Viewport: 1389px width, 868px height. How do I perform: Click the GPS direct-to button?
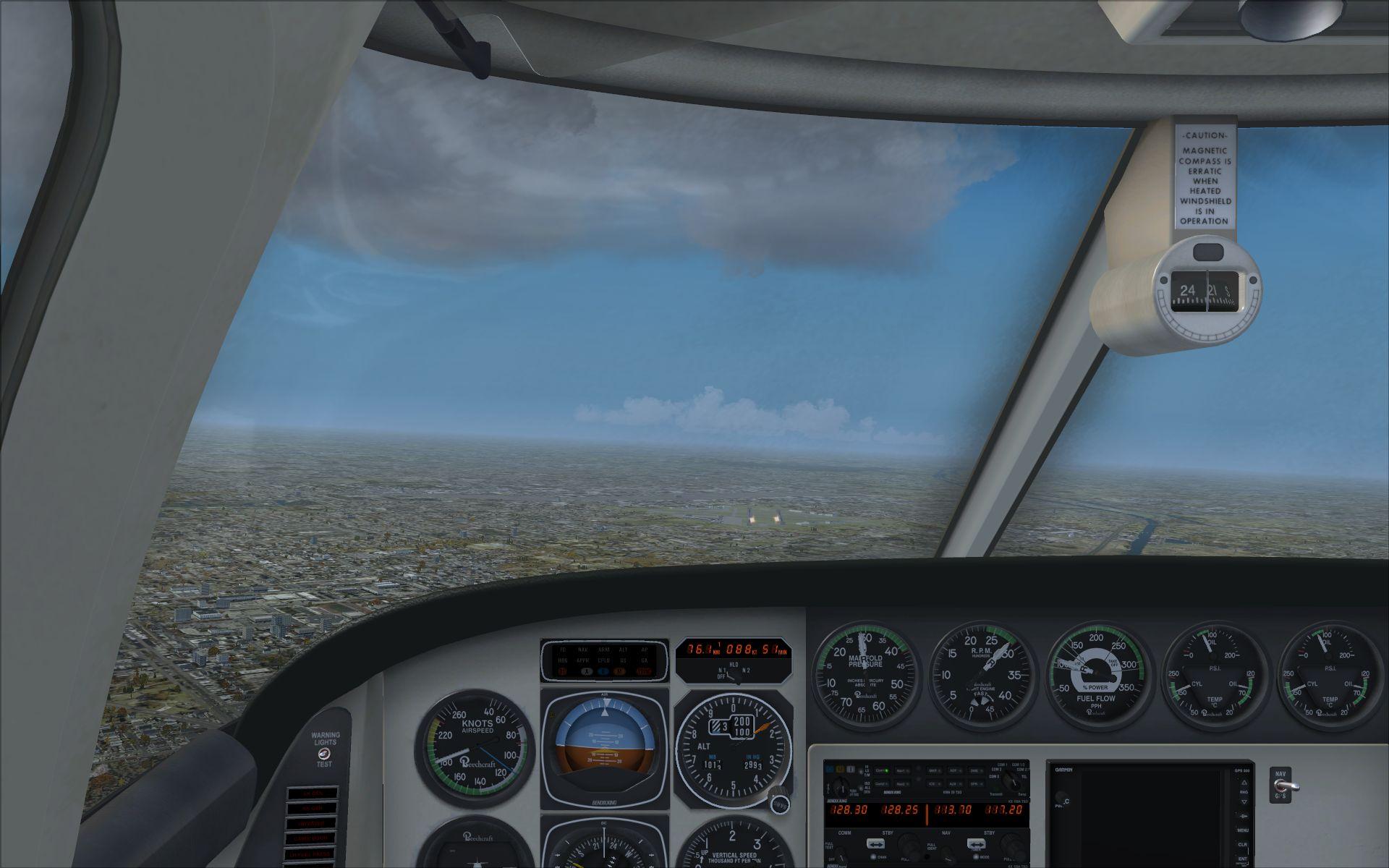(x=1243, y=815)
